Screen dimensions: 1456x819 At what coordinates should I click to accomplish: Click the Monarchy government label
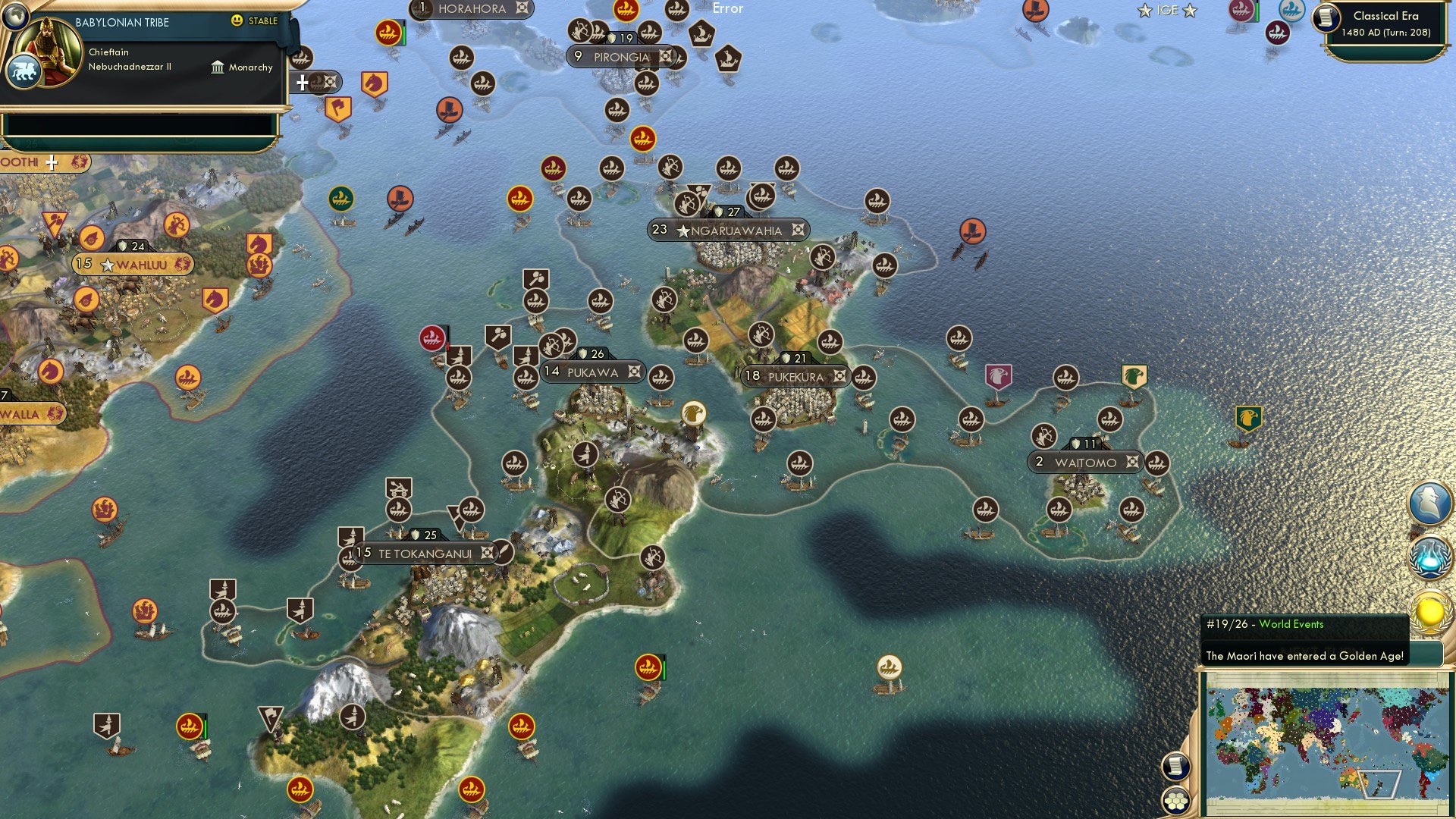pos(242,67)
